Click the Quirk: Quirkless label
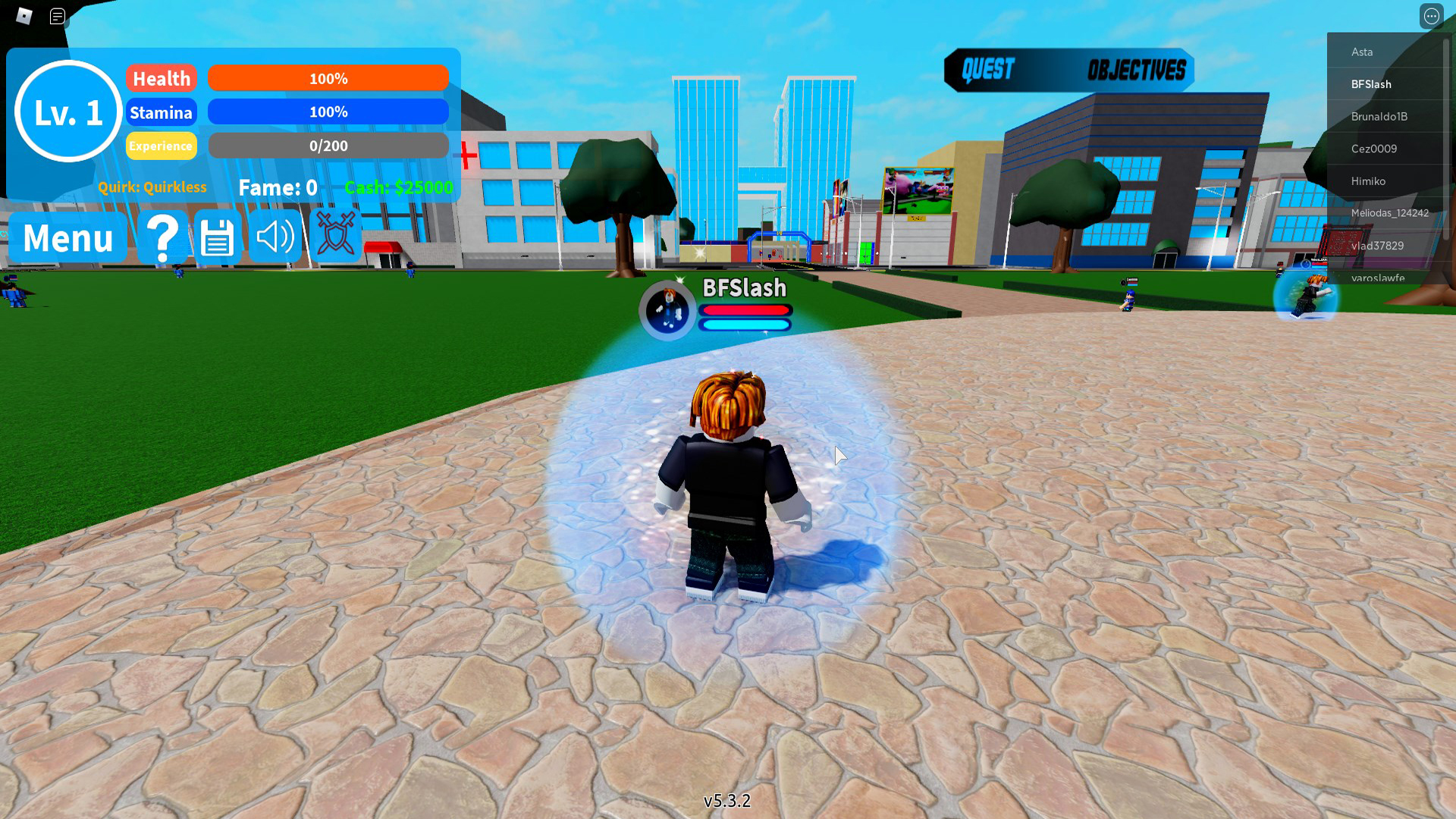Image resolution: width=1456 pixels, height=819 pixels. pos(153,187)
